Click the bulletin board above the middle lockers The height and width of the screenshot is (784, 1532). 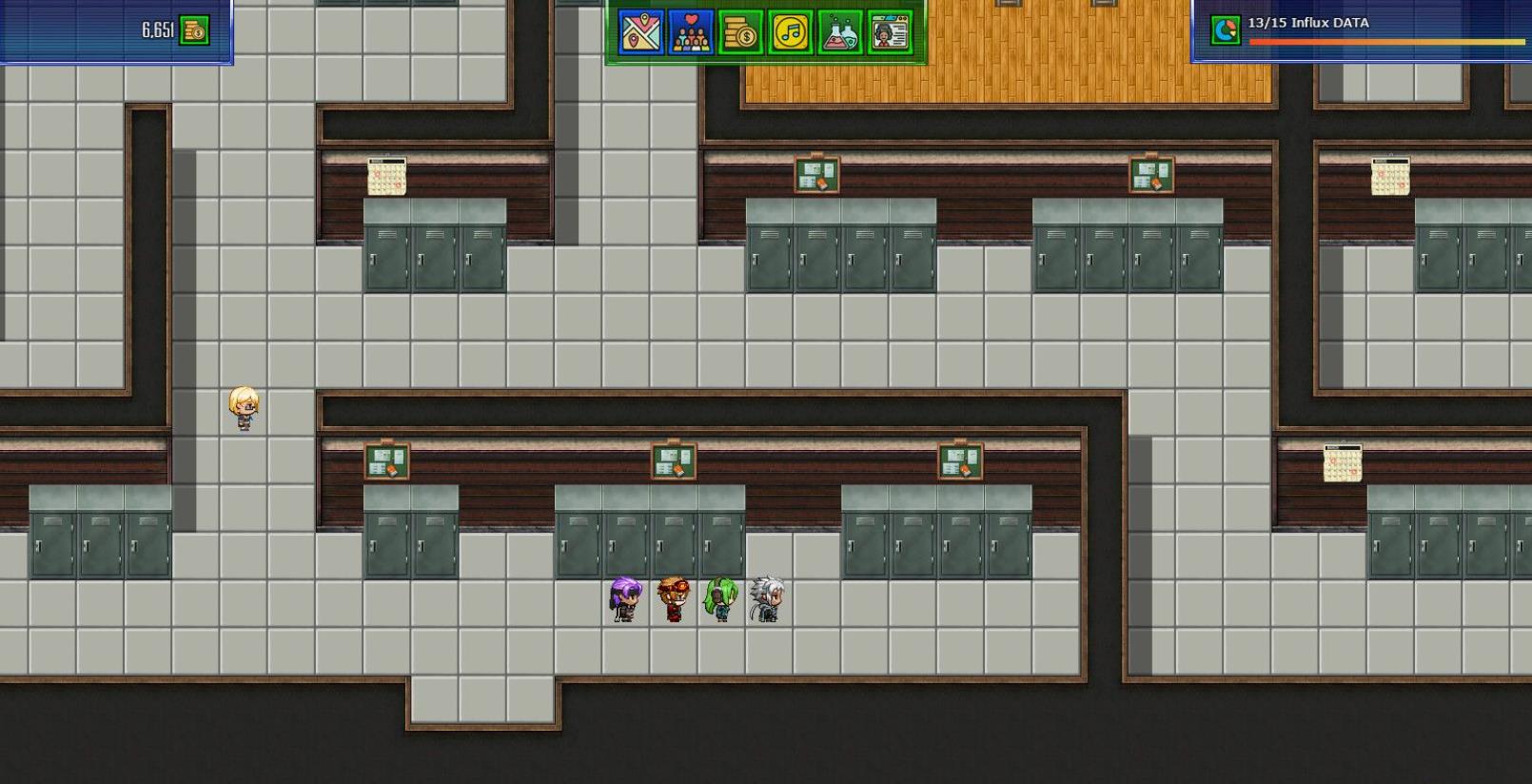tap(673, 461)
